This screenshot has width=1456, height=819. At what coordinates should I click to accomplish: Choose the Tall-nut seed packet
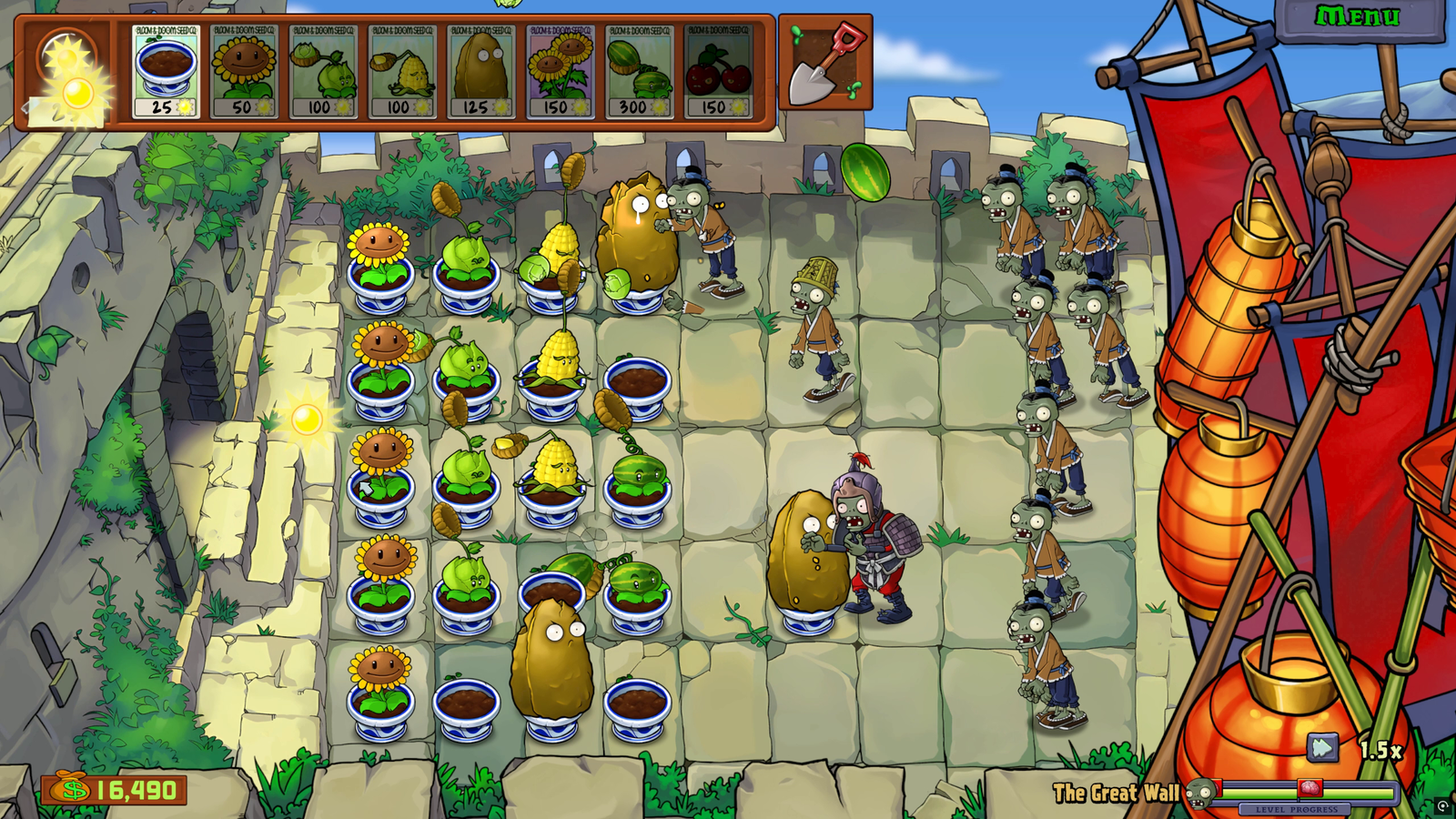pos(480,71)
